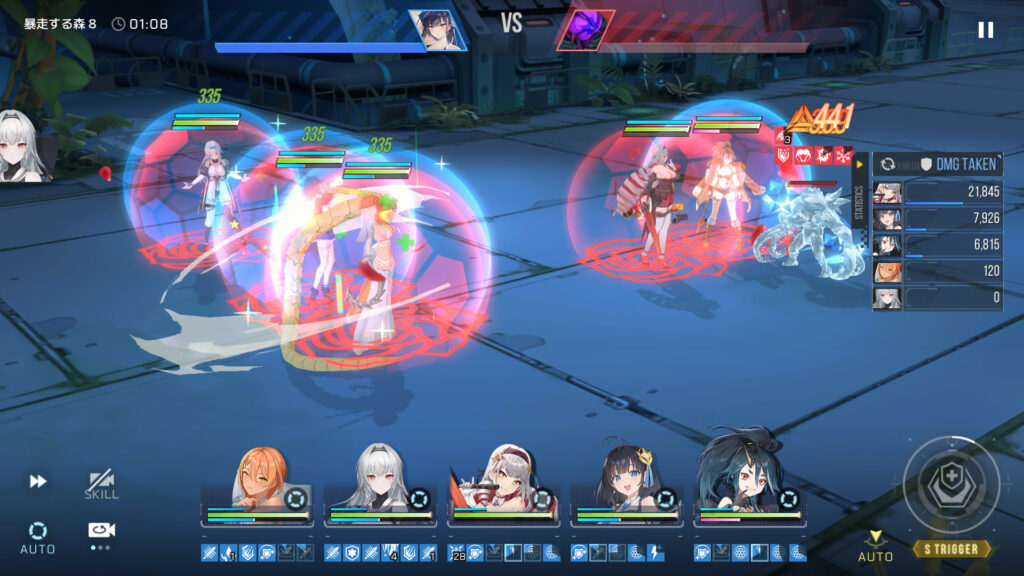
Task: Pause the battle
Action: click(985, 30)
